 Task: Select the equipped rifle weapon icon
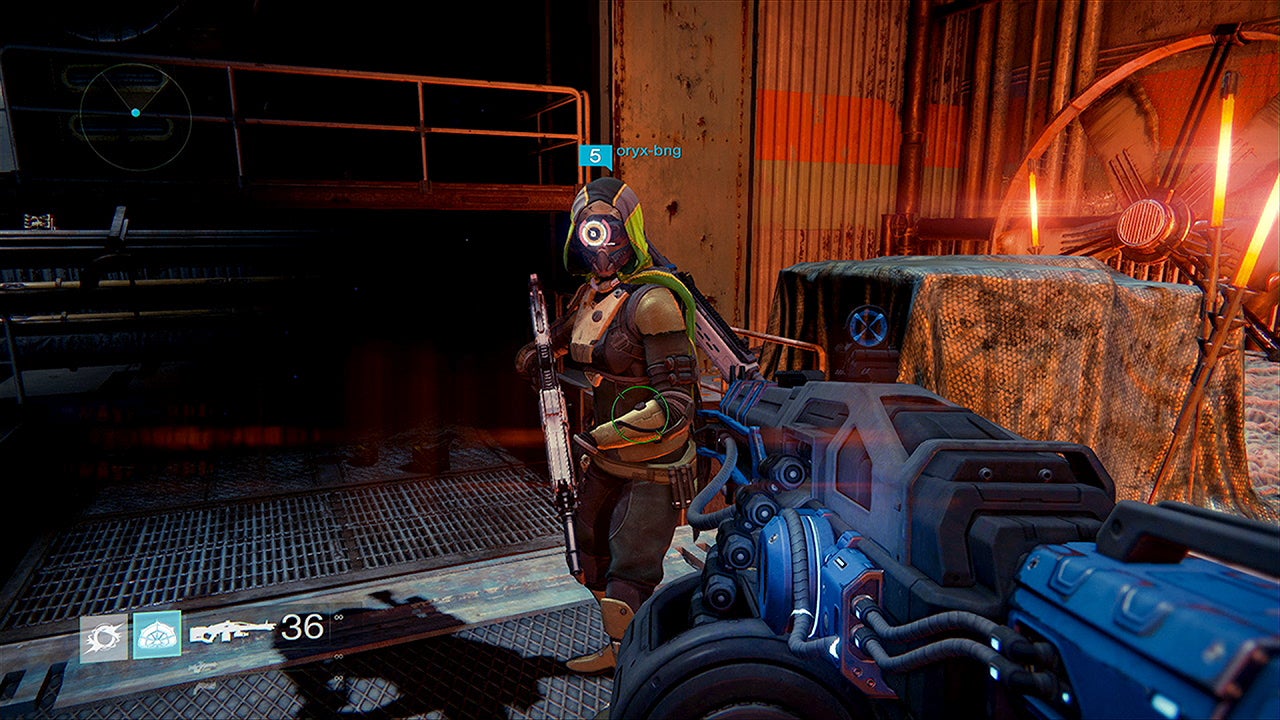pyautogui.click(x=231, y=631)
